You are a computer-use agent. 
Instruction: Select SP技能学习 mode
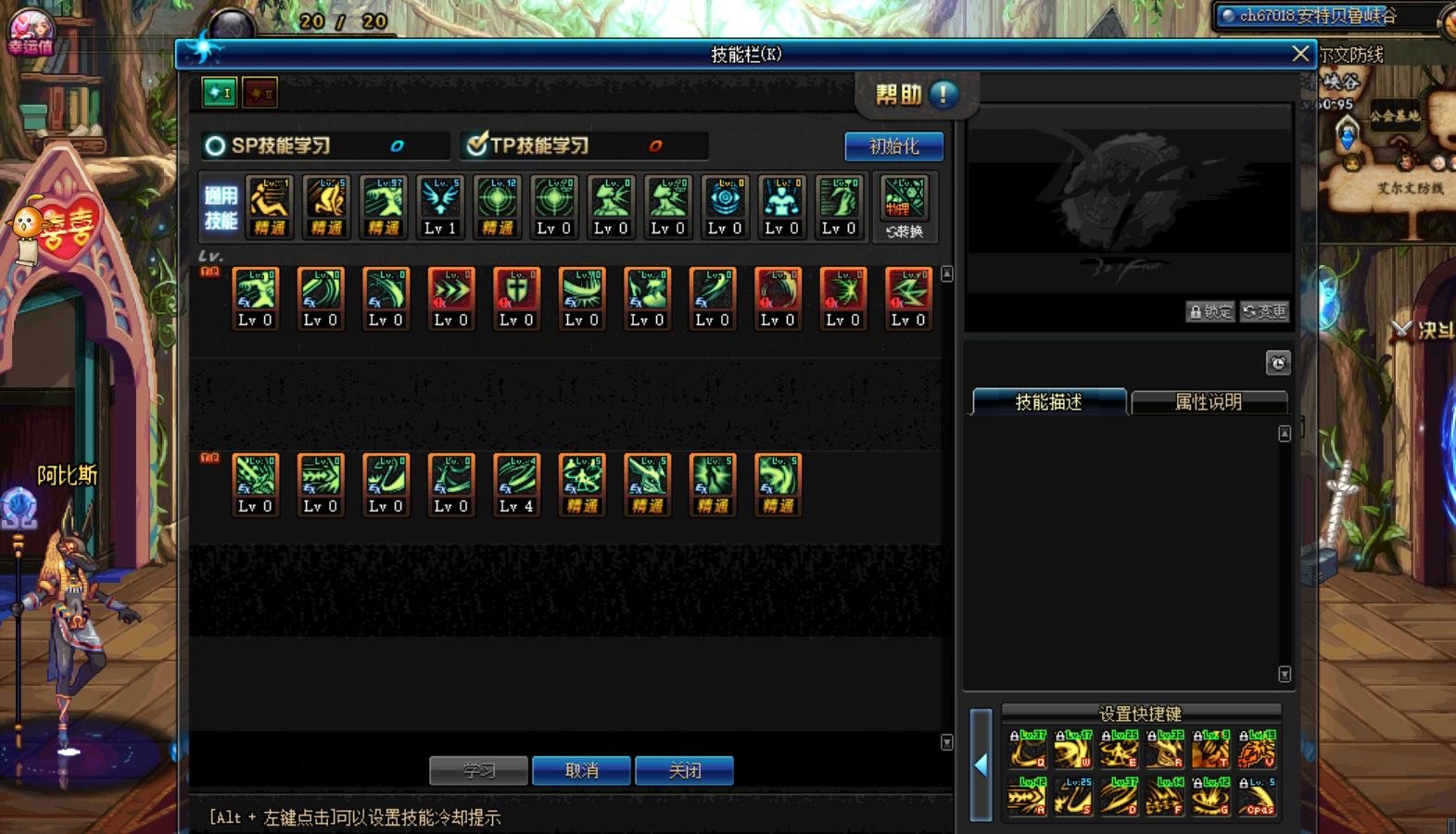pos(215,146)
